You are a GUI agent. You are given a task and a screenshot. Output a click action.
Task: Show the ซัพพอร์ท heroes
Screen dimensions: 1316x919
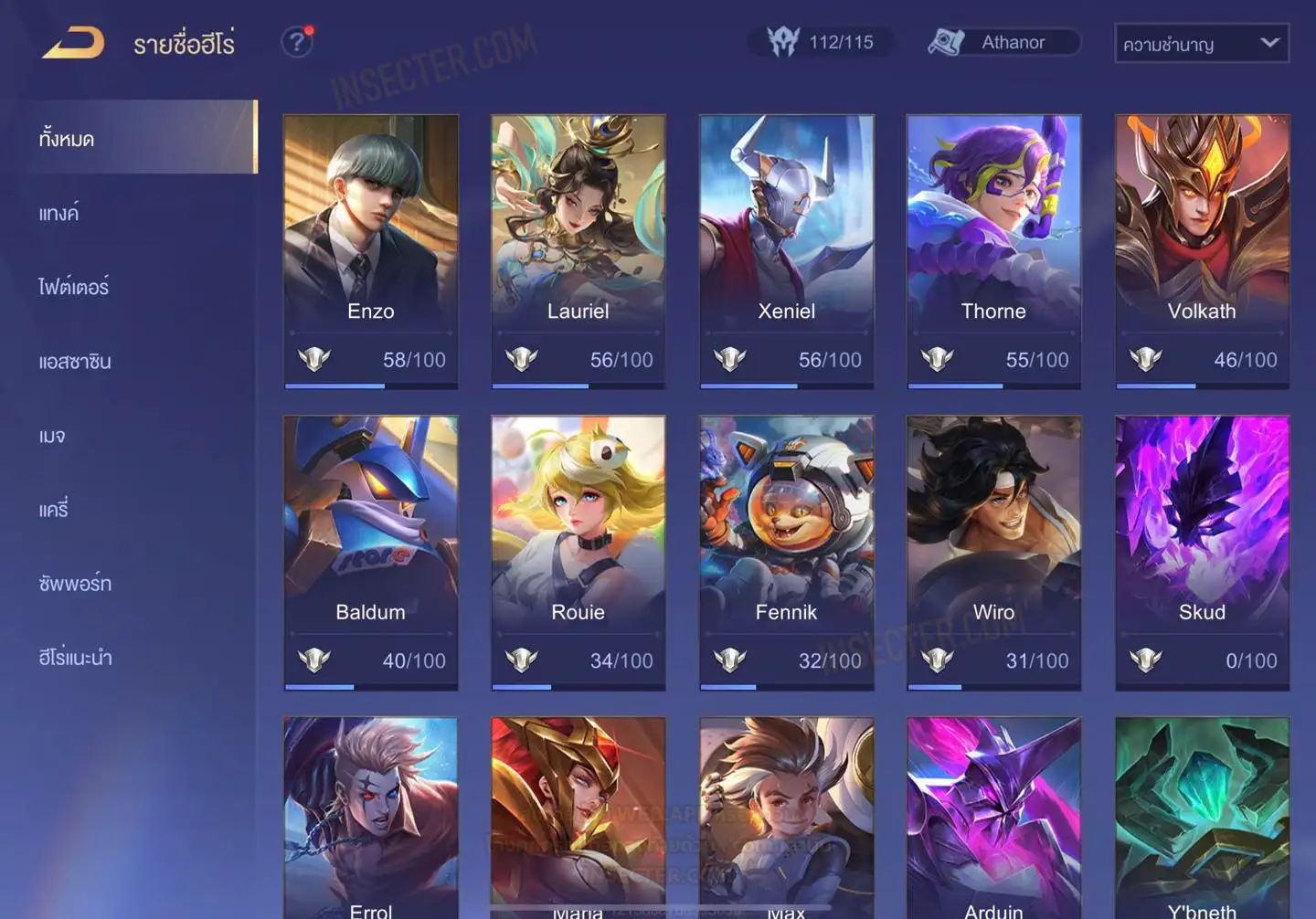click(x=75, y=583)
